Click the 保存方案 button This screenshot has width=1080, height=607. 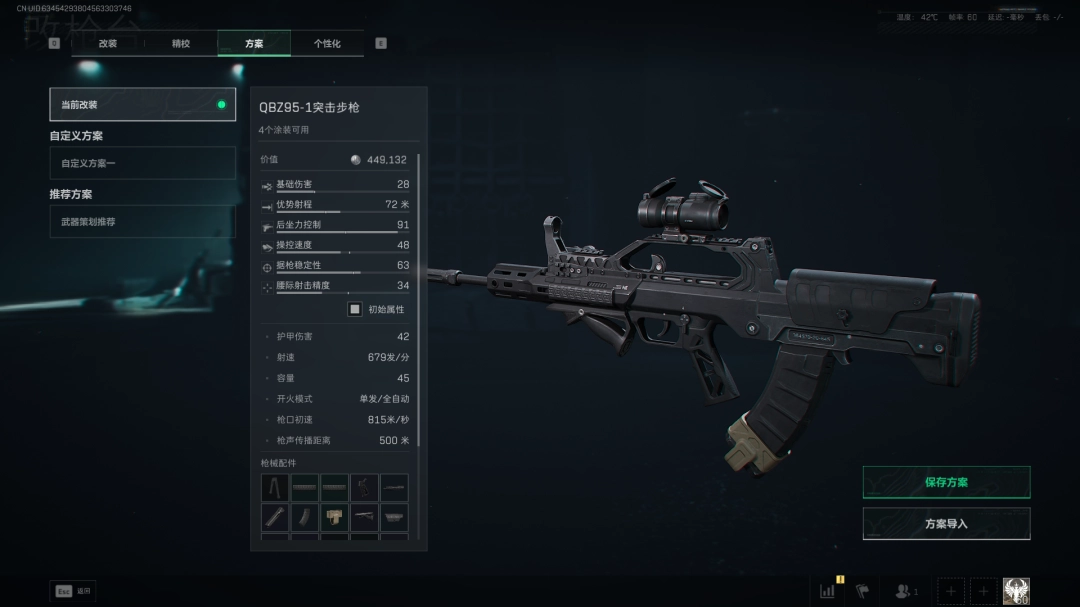(946, 482)
